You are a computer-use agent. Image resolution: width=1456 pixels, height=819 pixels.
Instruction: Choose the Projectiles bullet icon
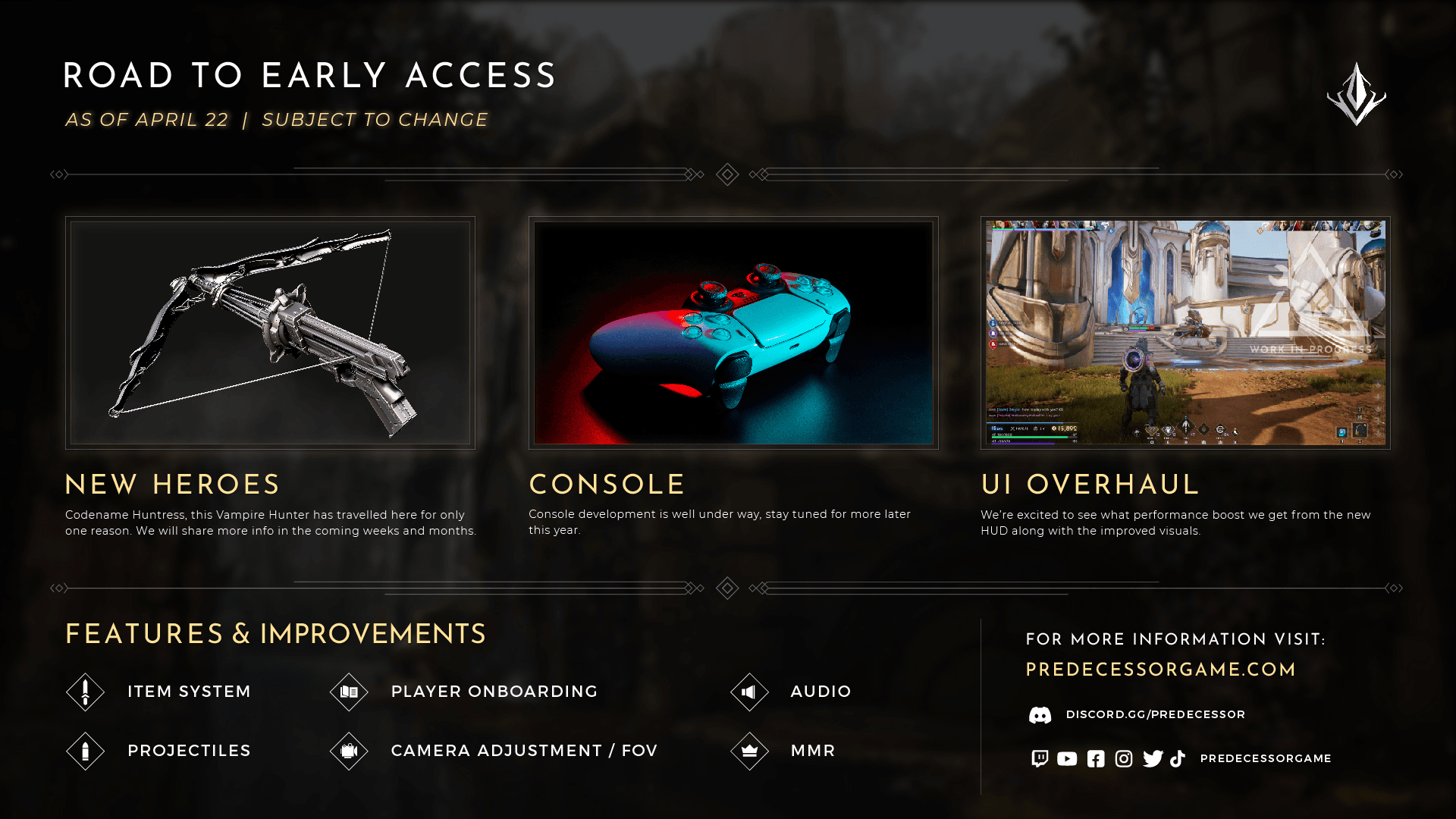coord(85,751)
